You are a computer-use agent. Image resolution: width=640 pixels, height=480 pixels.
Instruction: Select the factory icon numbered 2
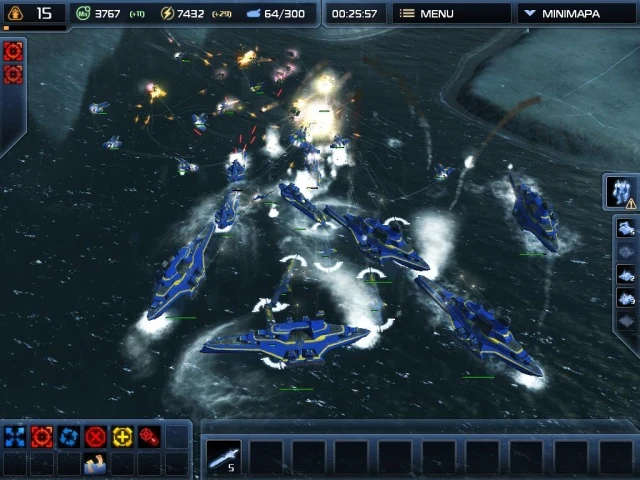pyautogui.click(x=626, y=274)
